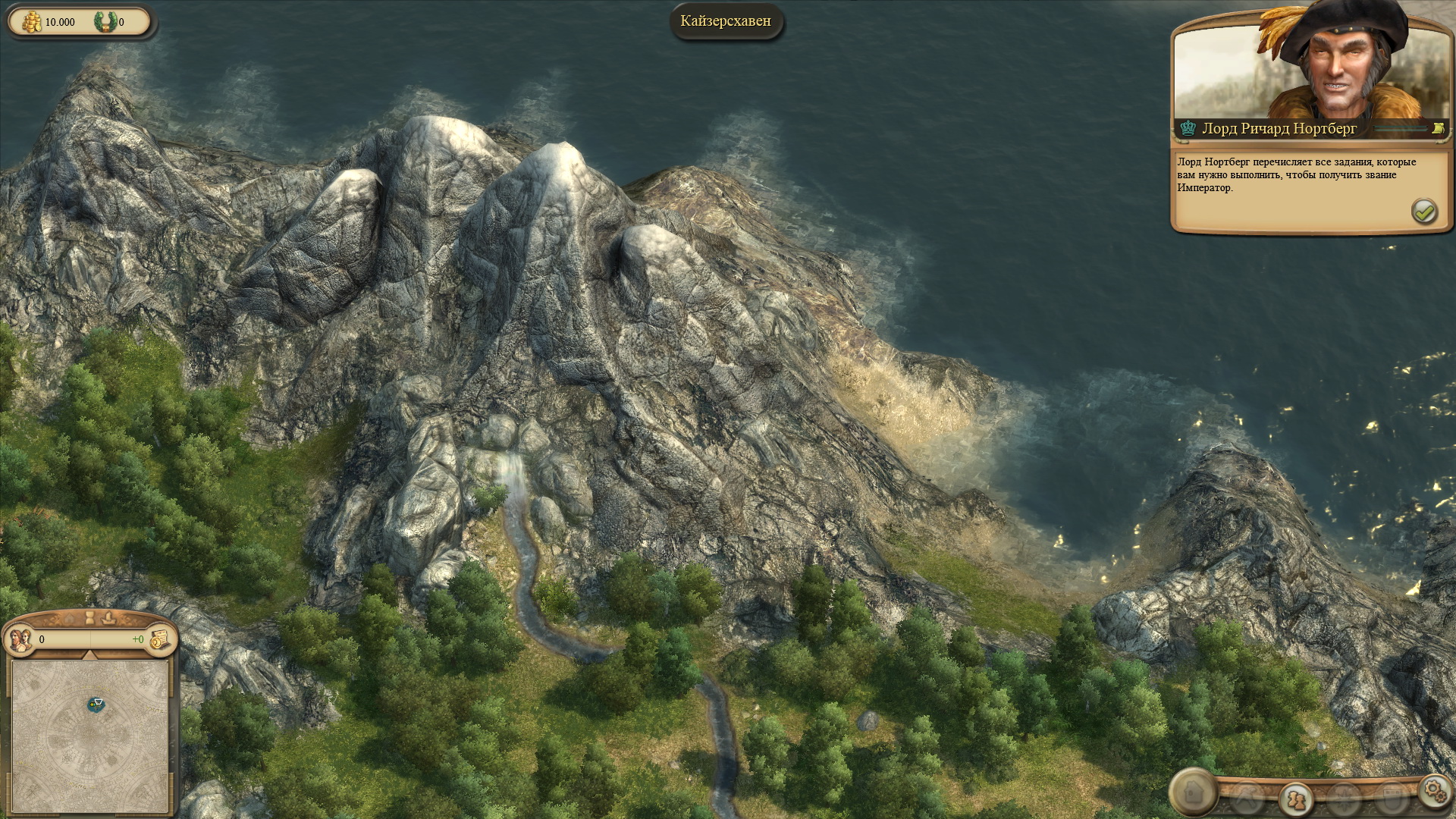Click the gold coins treasury icon
This screenshot has width=1456, height=819.
point(30,22)
